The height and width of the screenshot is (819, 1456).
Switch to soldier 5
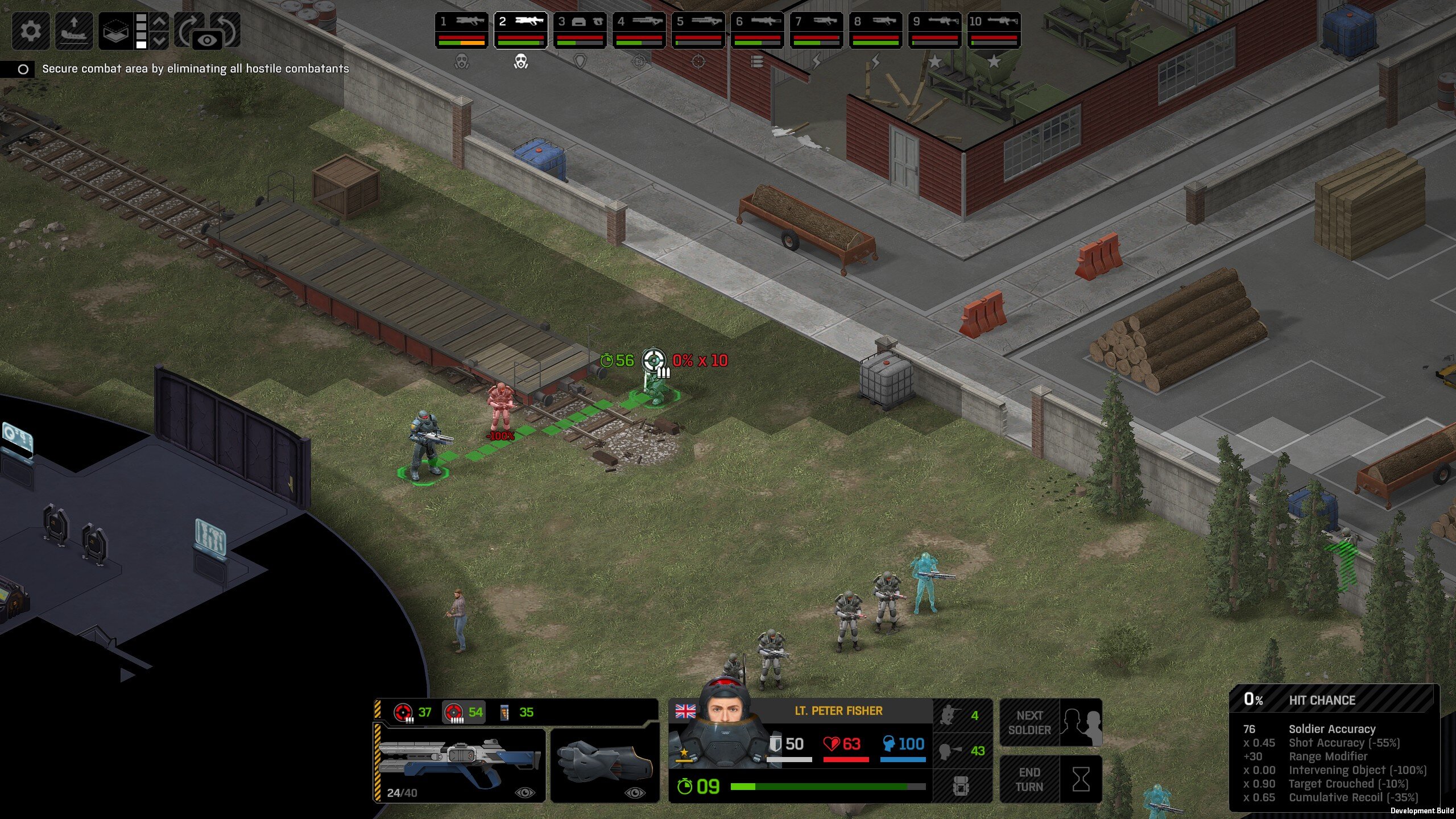click(698, 30)
